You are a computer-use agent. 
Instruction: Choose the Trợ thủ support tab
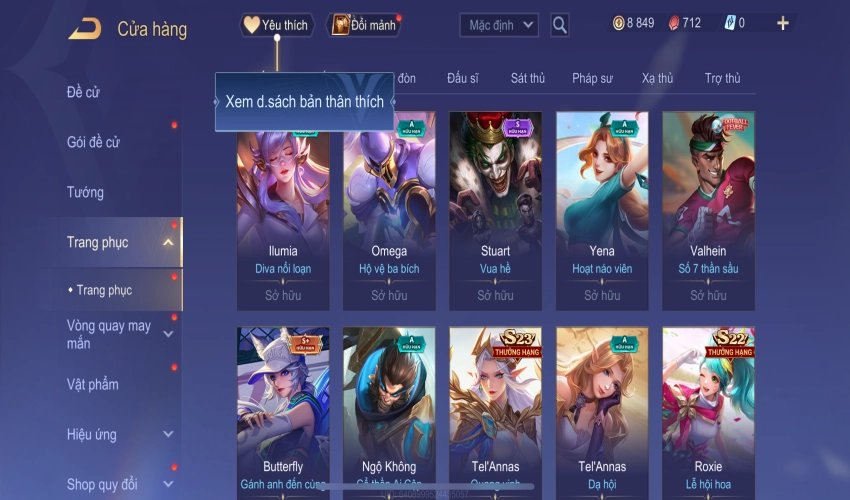(x=722, y=78)
